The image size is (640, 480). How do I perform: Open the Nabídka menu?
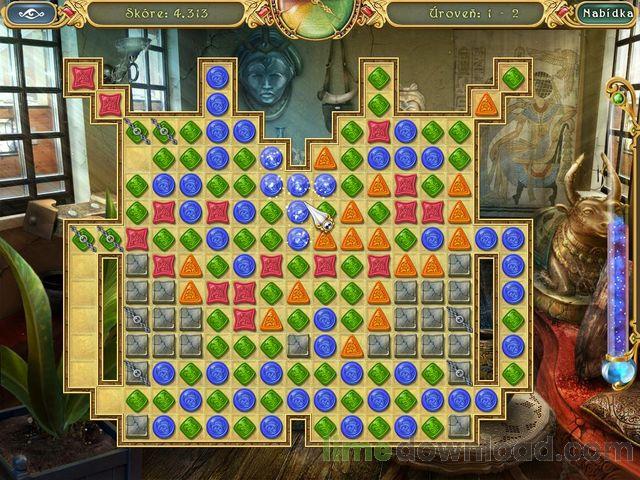coord(605,14)
